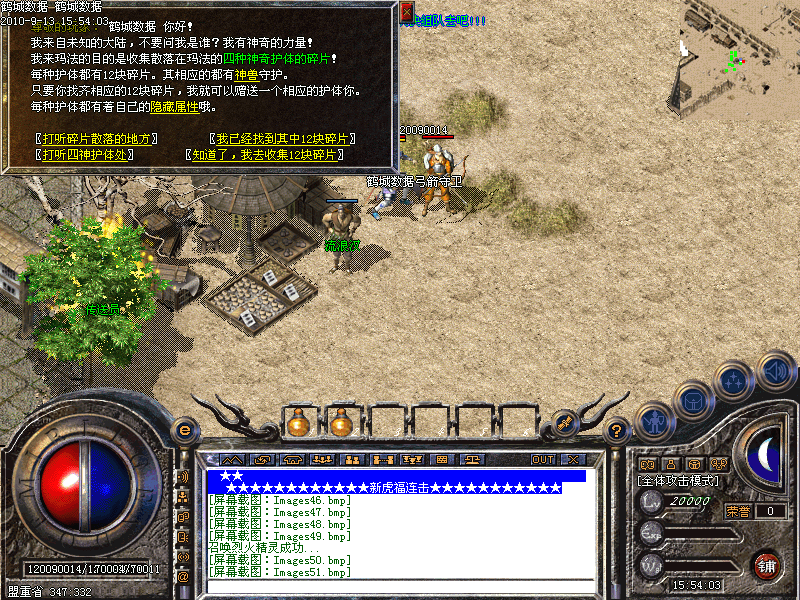Image resolution: width=800 pixels, height=600 pixels.
Task: Click the X button beside OUT
Action: (x=577, y=460)
